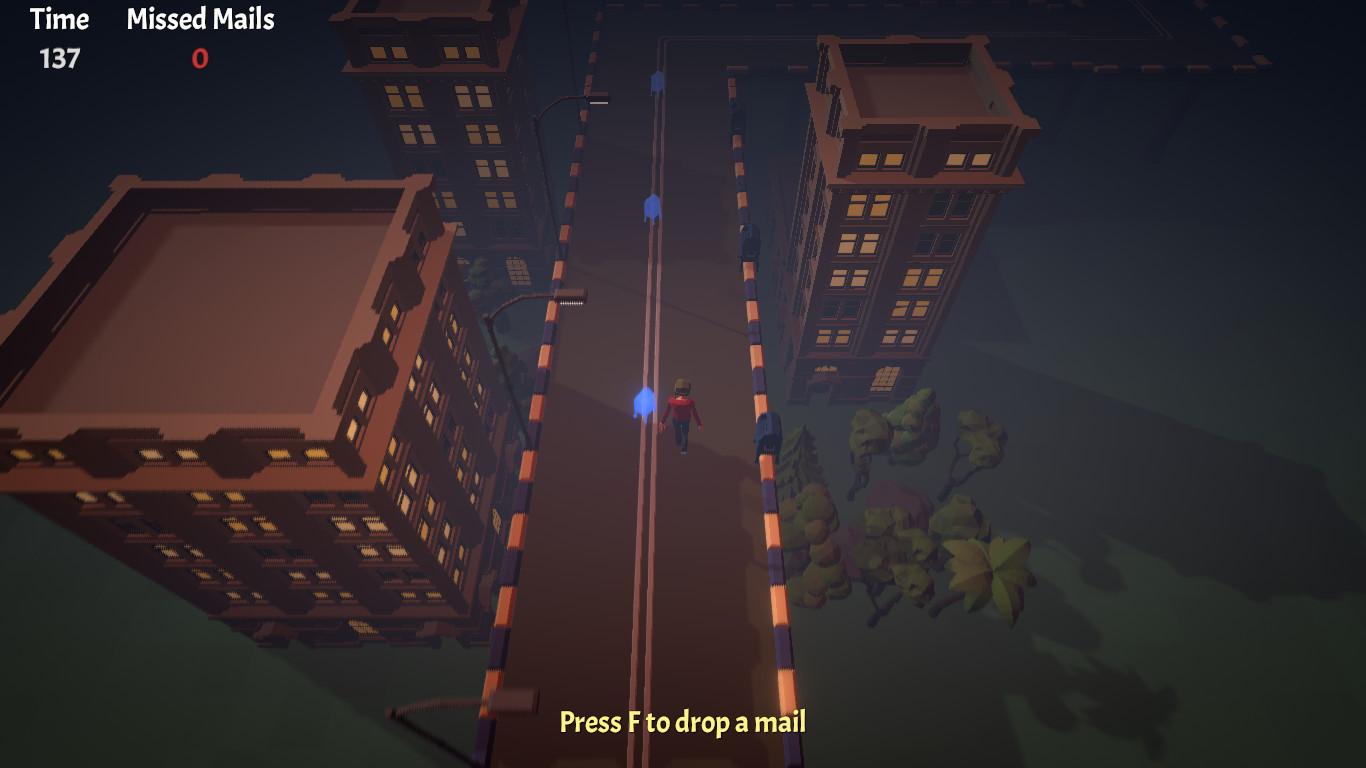The image size is (1366, 768).
Task: Select the street lamp on the left sidewalk
Action: (x=557, y=300)
